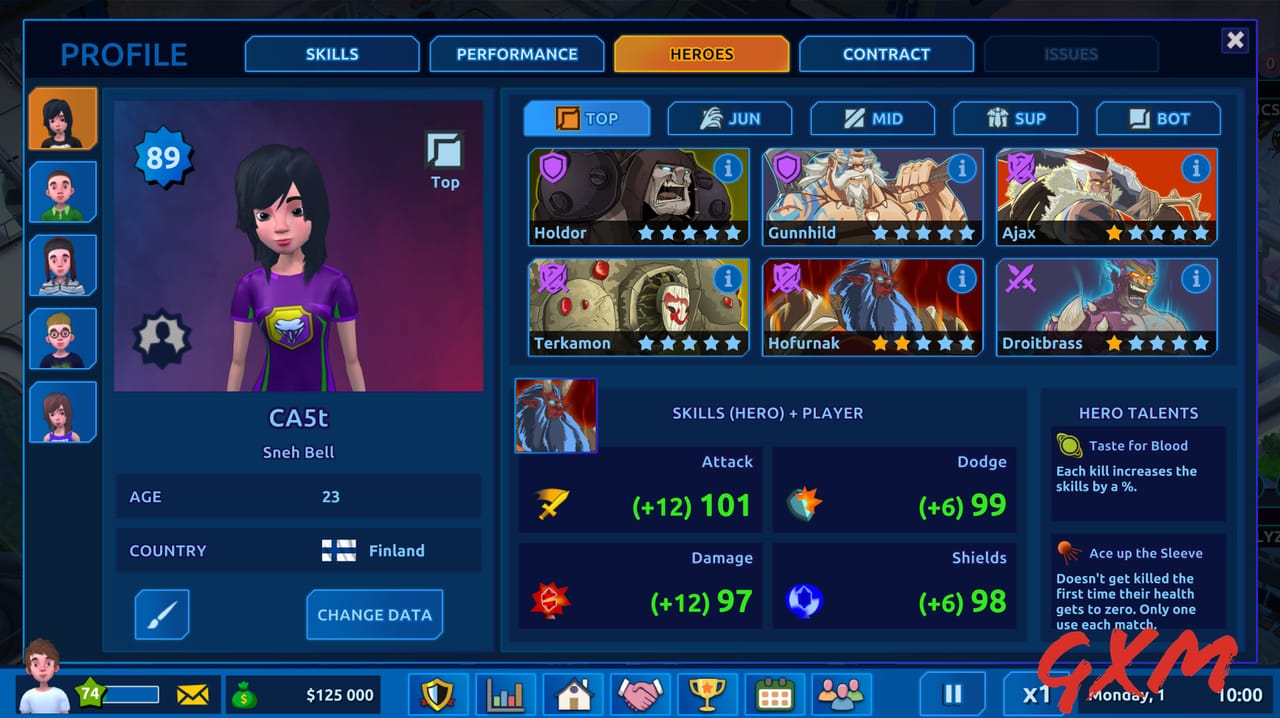The width and height of the screenshot is (1280, 718).
Task: Open the paintbrush customization button
Action: click(x=162, y=615)
